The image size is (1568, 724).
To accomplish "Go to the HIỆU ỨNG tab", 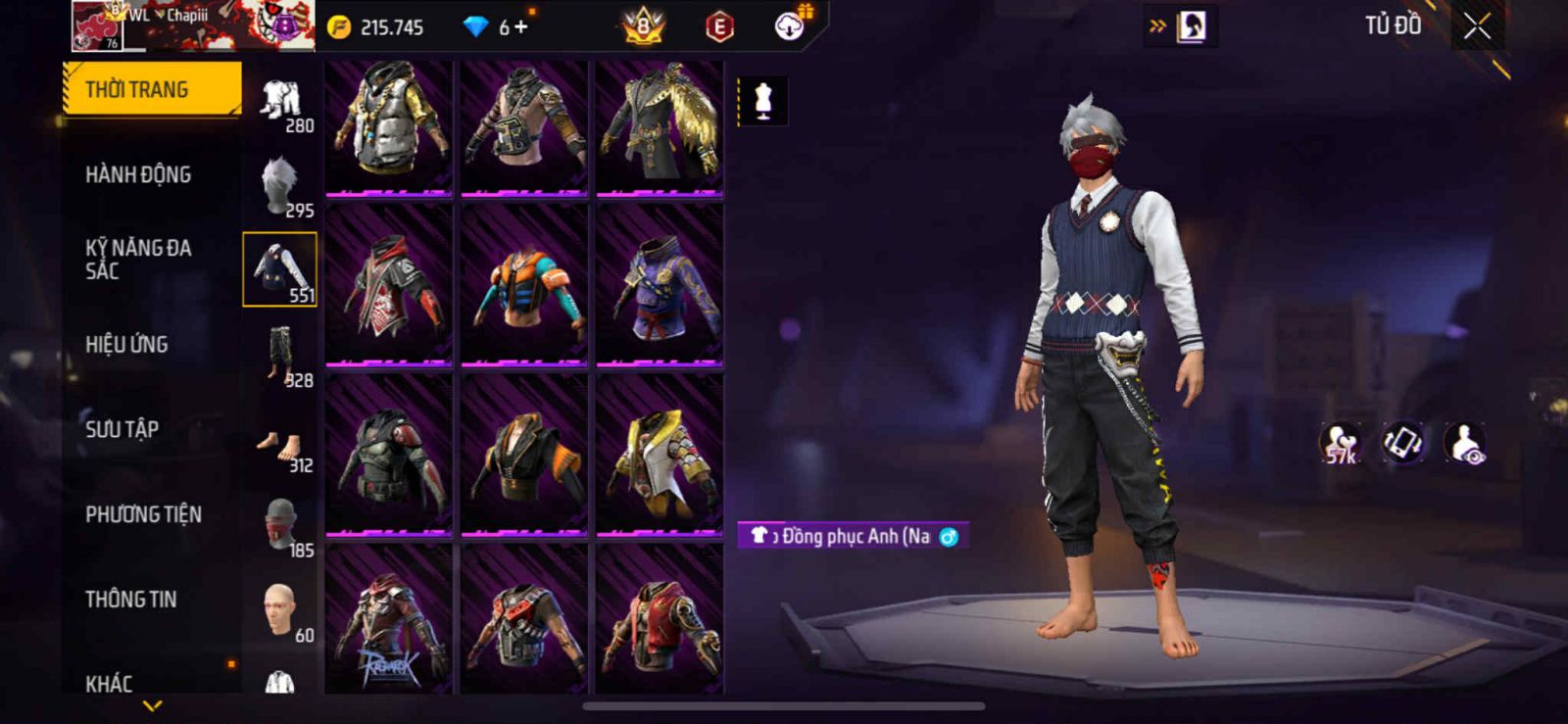I will 126,344.
